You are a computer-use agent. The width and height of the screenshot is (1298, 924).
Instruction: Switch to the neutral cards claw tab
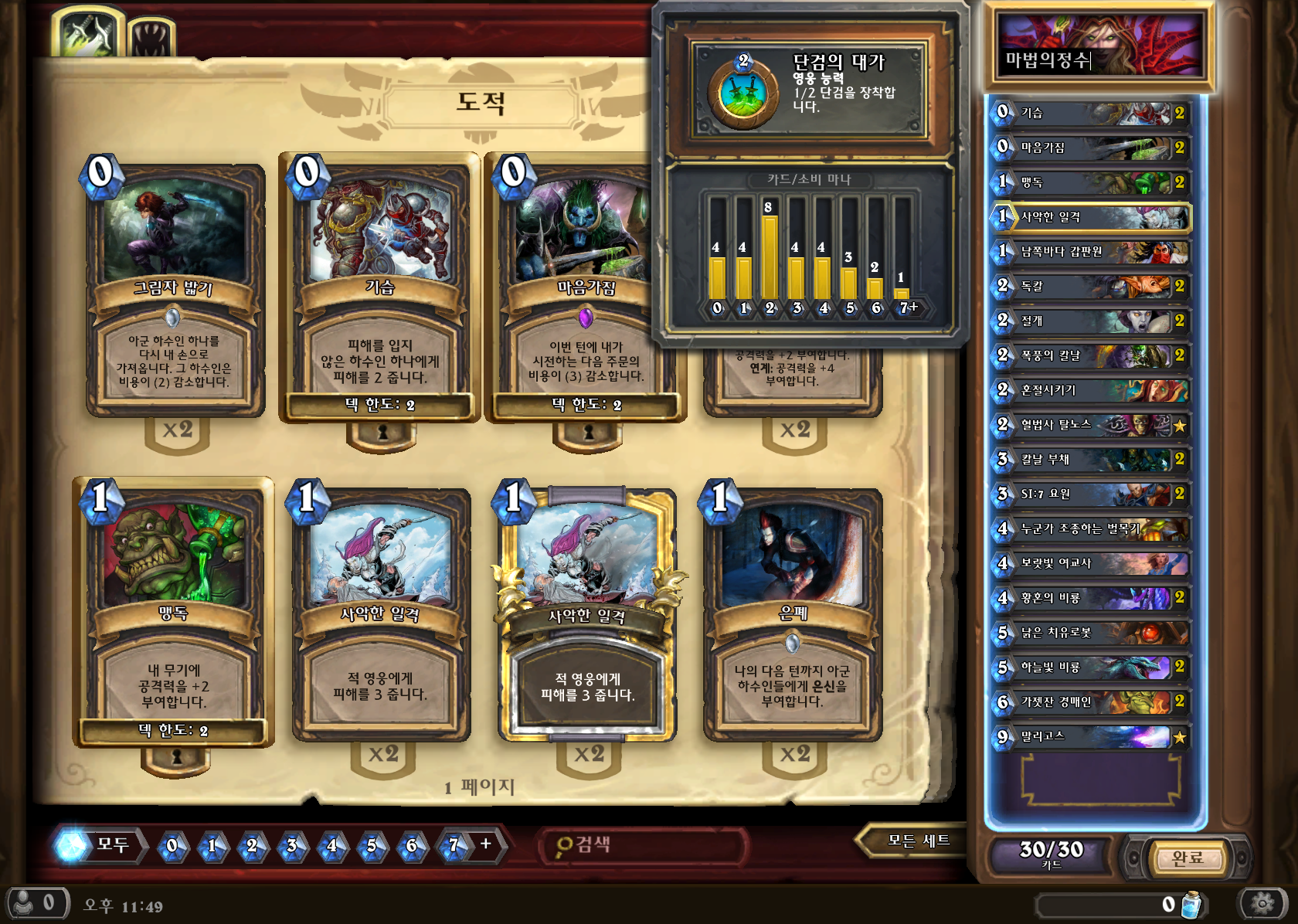point(150,39)
